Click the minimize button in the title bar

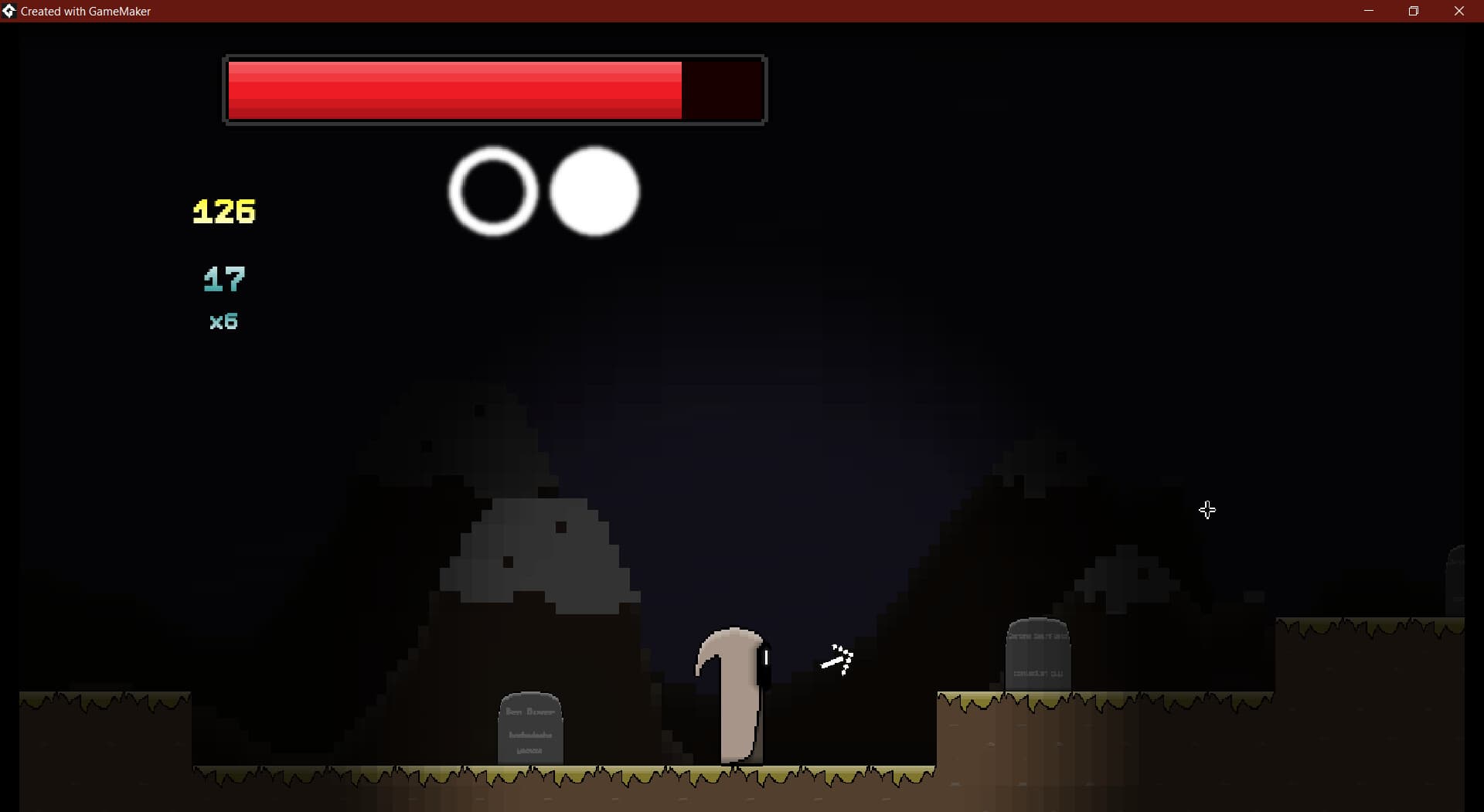click(1369, 11)
